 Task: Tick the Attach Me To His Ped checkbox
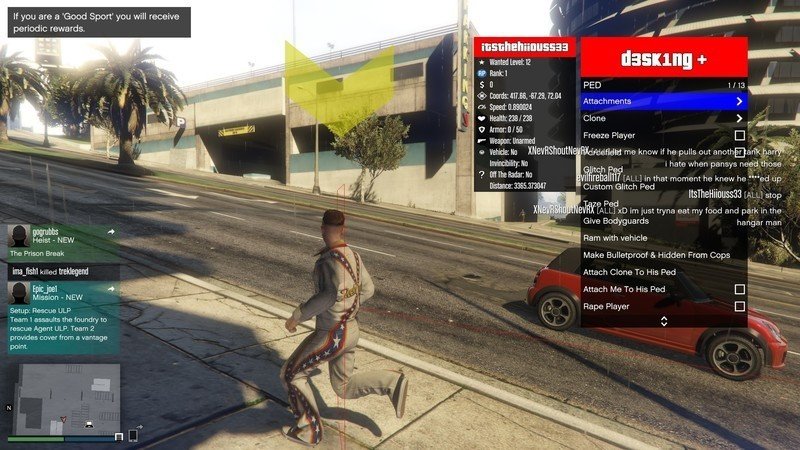pyautogui.click(x=739, y=289)
